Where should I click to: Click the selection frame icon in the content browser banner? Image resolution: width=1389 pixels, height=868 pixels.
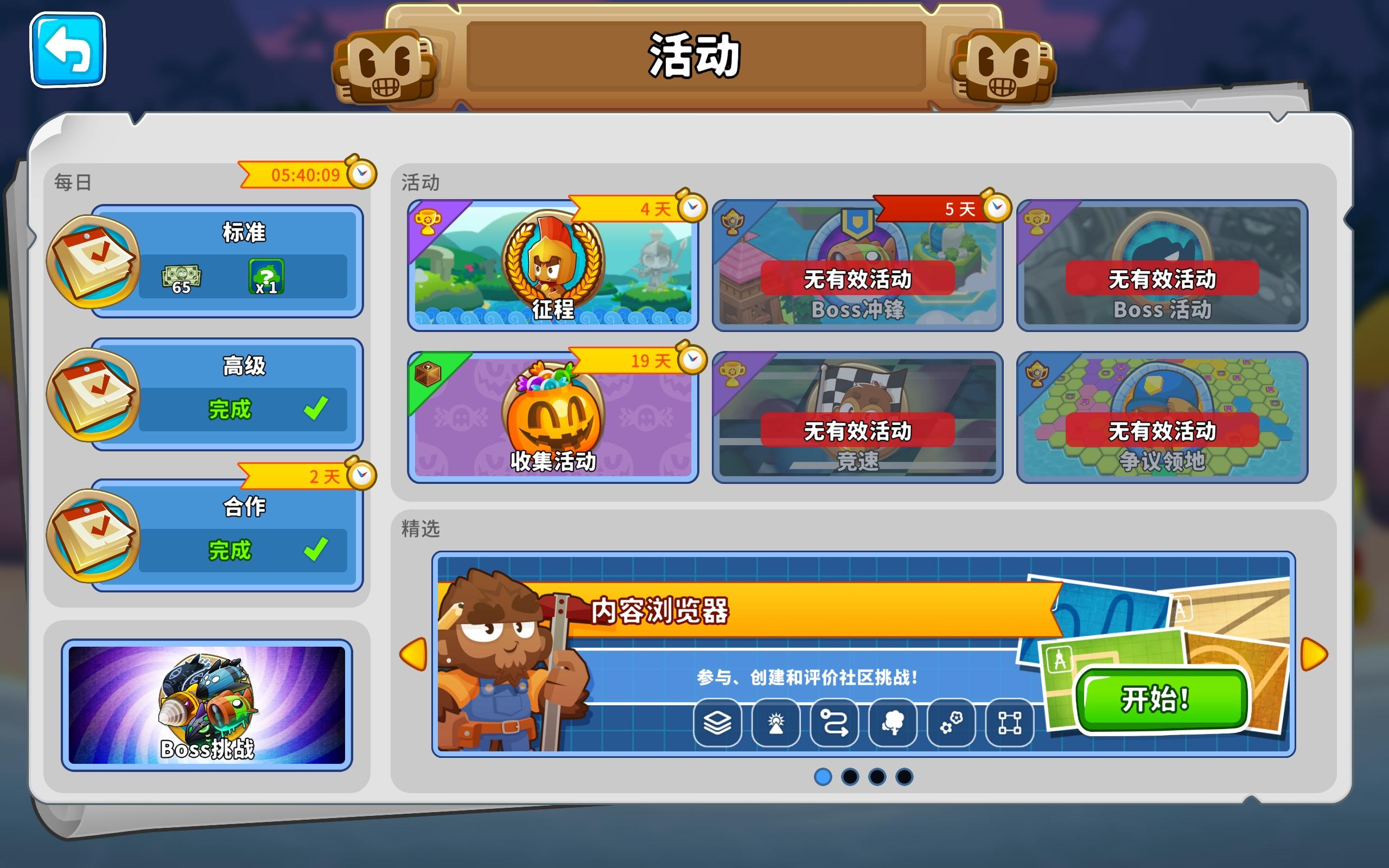[1010, 723]
